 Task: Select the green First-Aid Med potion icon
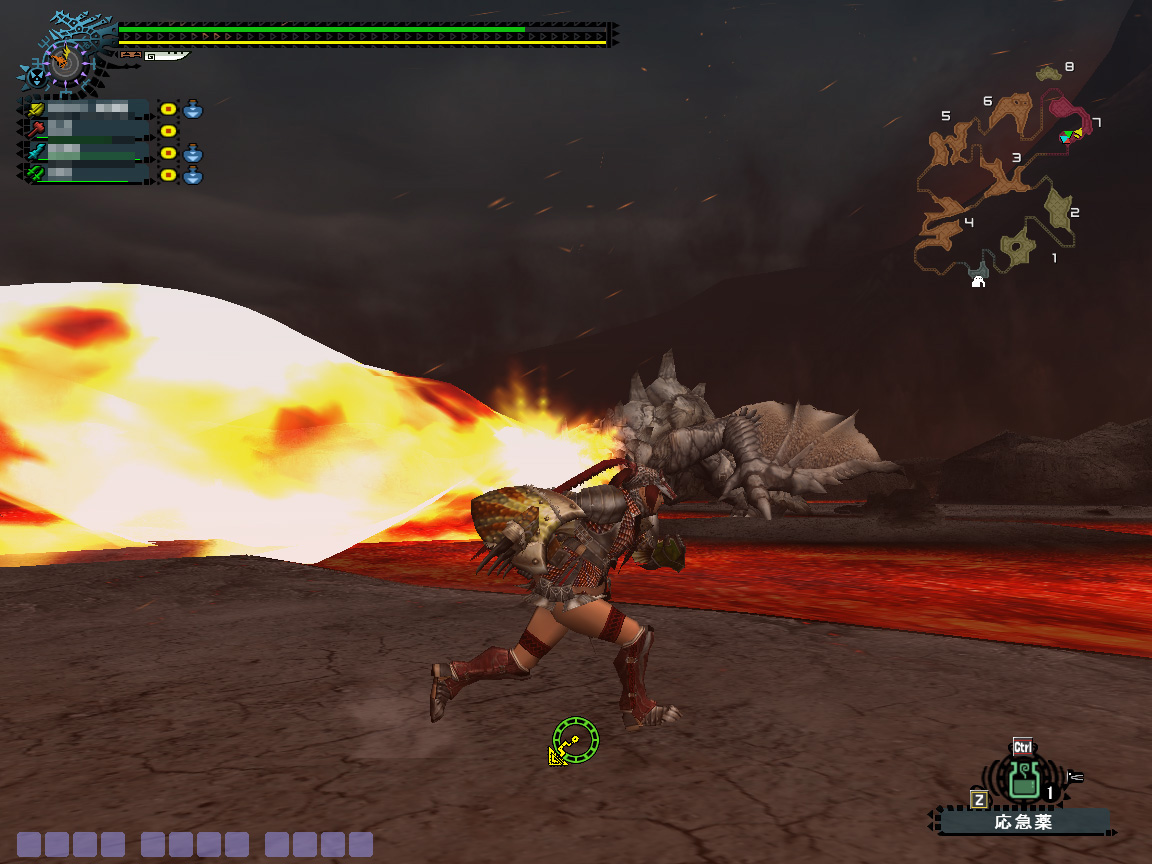1021,779
